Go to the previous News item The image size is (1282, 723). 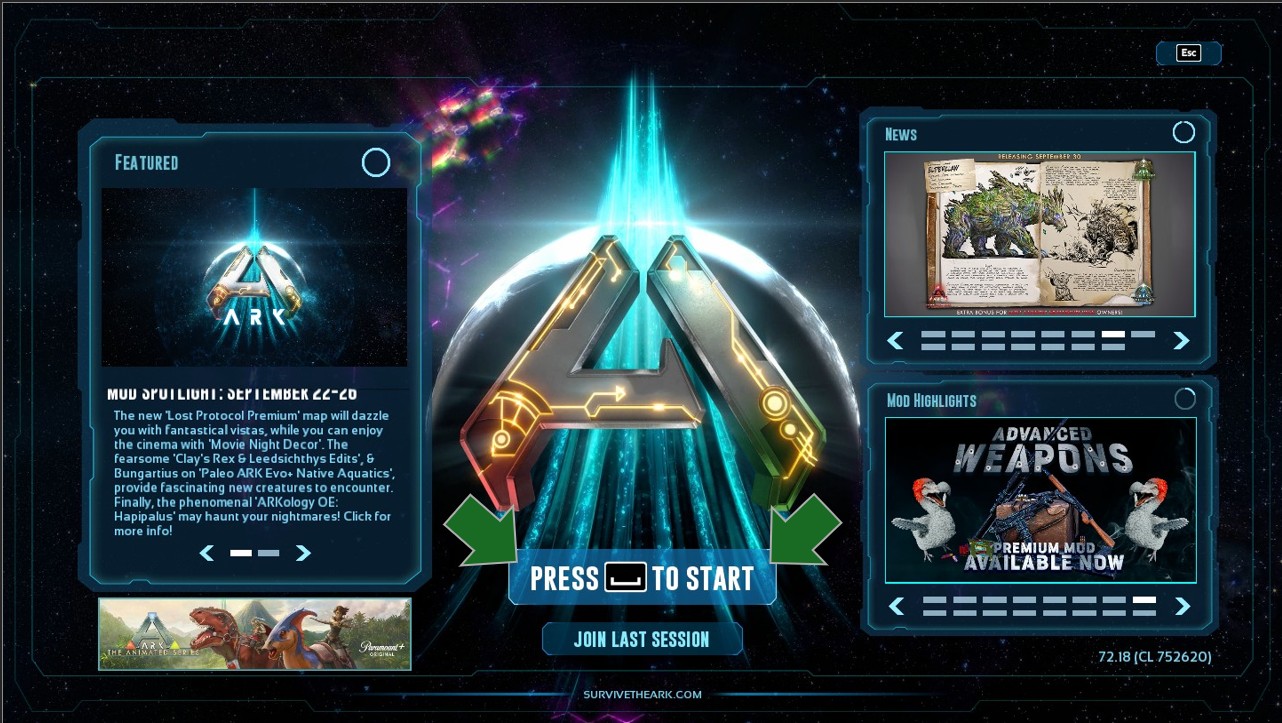(896, 341)
